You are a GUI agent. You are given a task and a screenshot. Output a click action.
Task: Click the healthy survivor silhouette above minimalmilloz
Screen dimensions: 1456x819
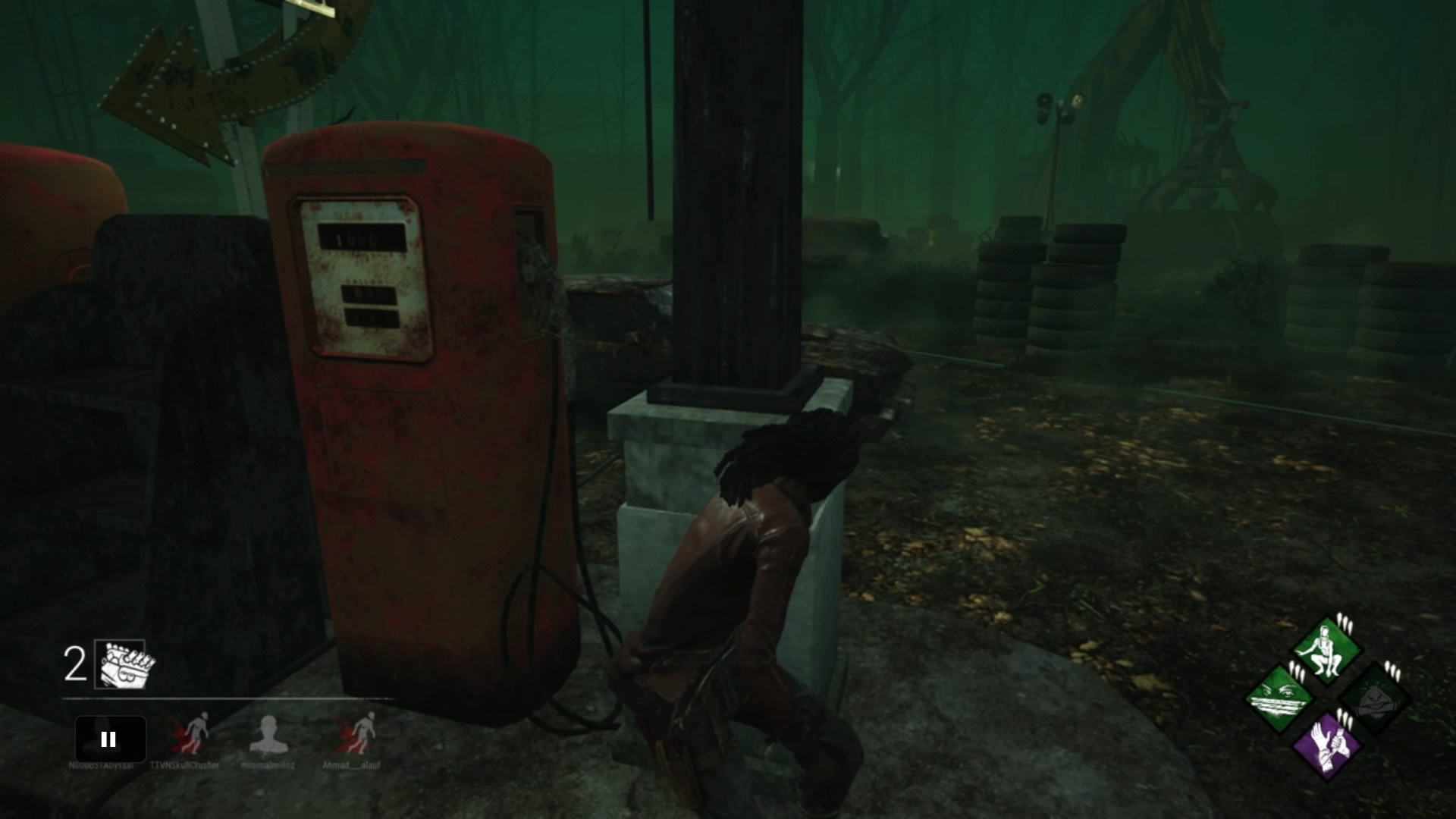tap(269, 735)
